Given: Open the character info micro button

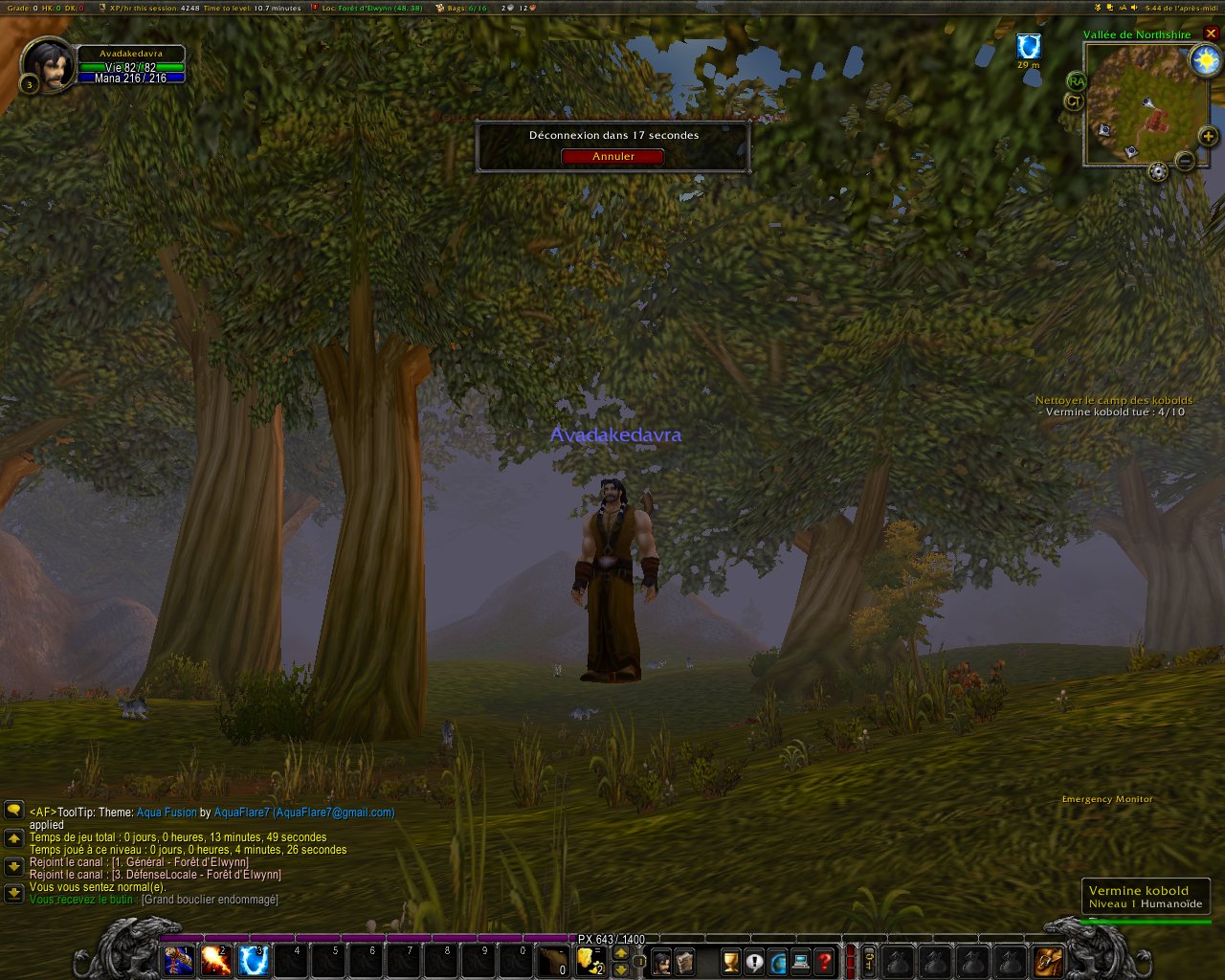Looking at the screenshot, I should point(661,962).
